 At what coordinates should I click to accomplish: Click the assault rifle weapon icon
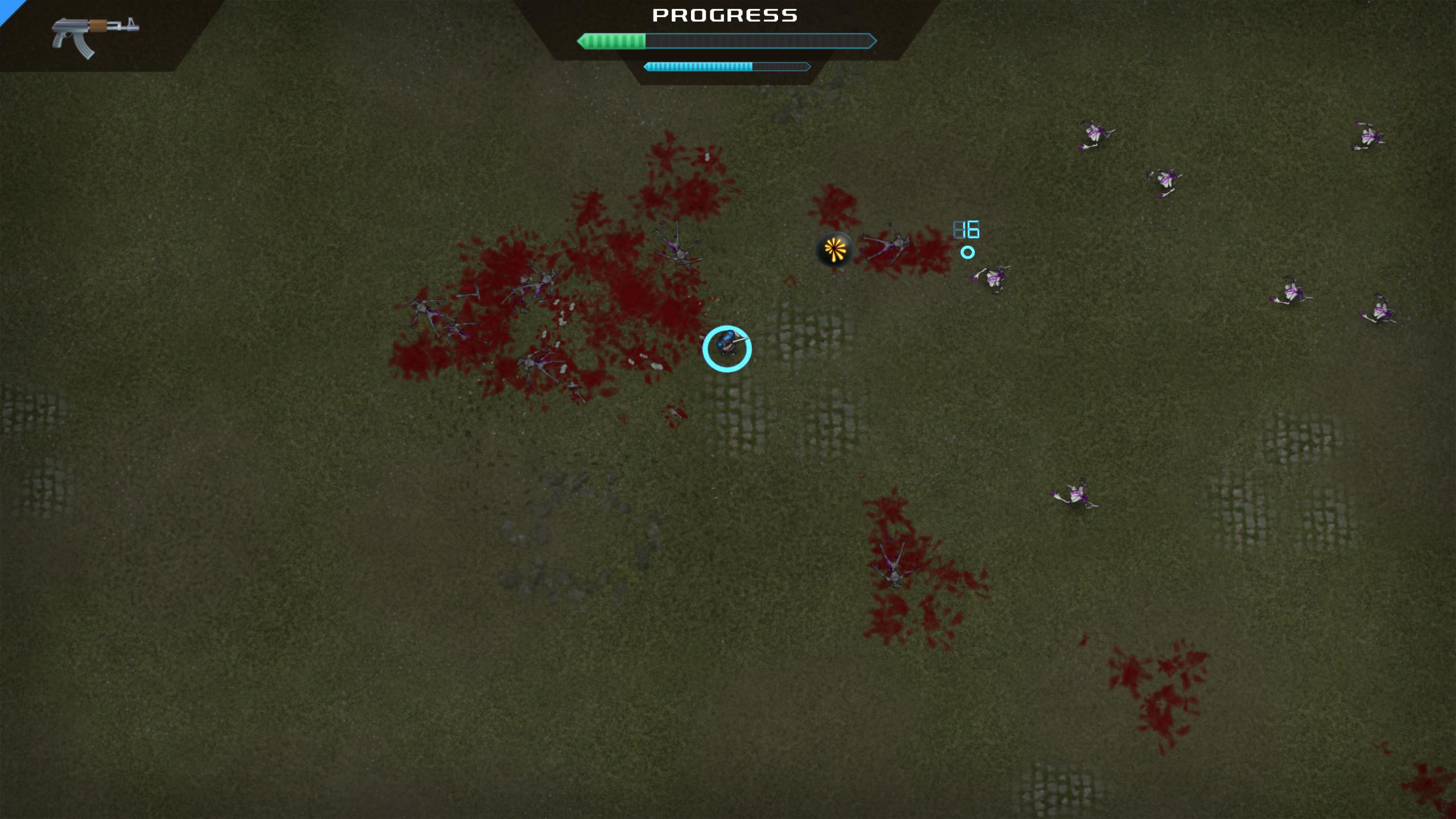[94, 35]
